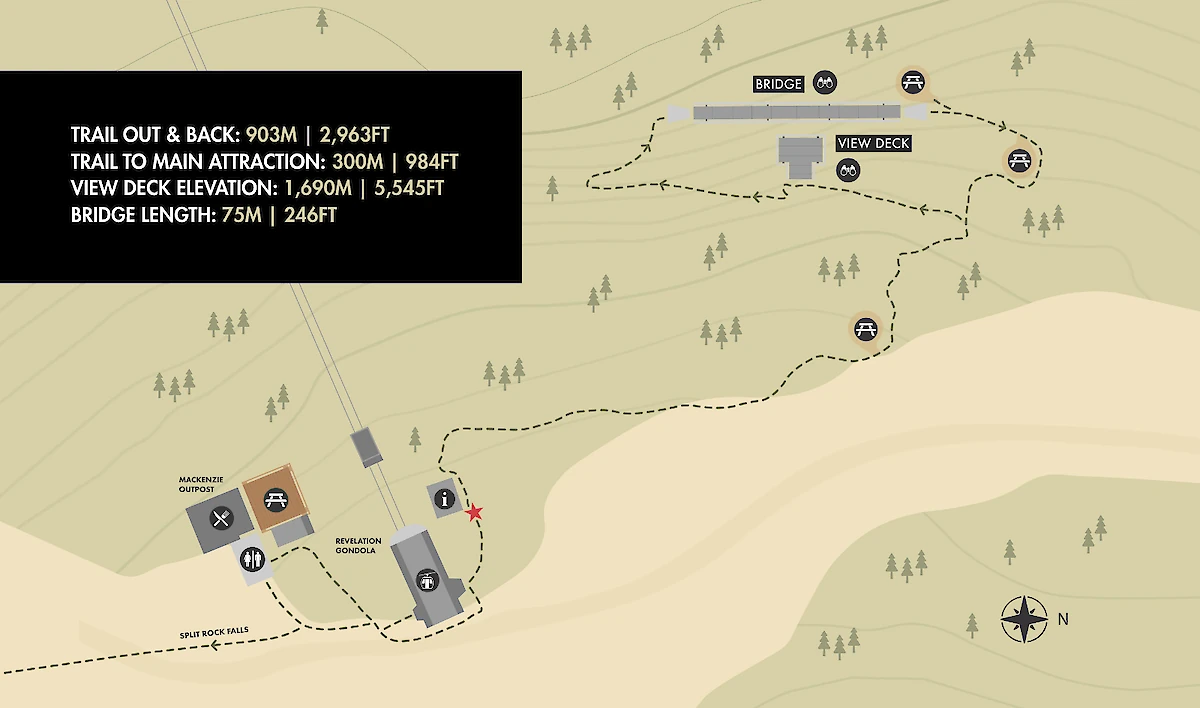Click the Revelation Gondola lift marker
This screenshot has height=708, width=1200.
[x=428, y=578]
